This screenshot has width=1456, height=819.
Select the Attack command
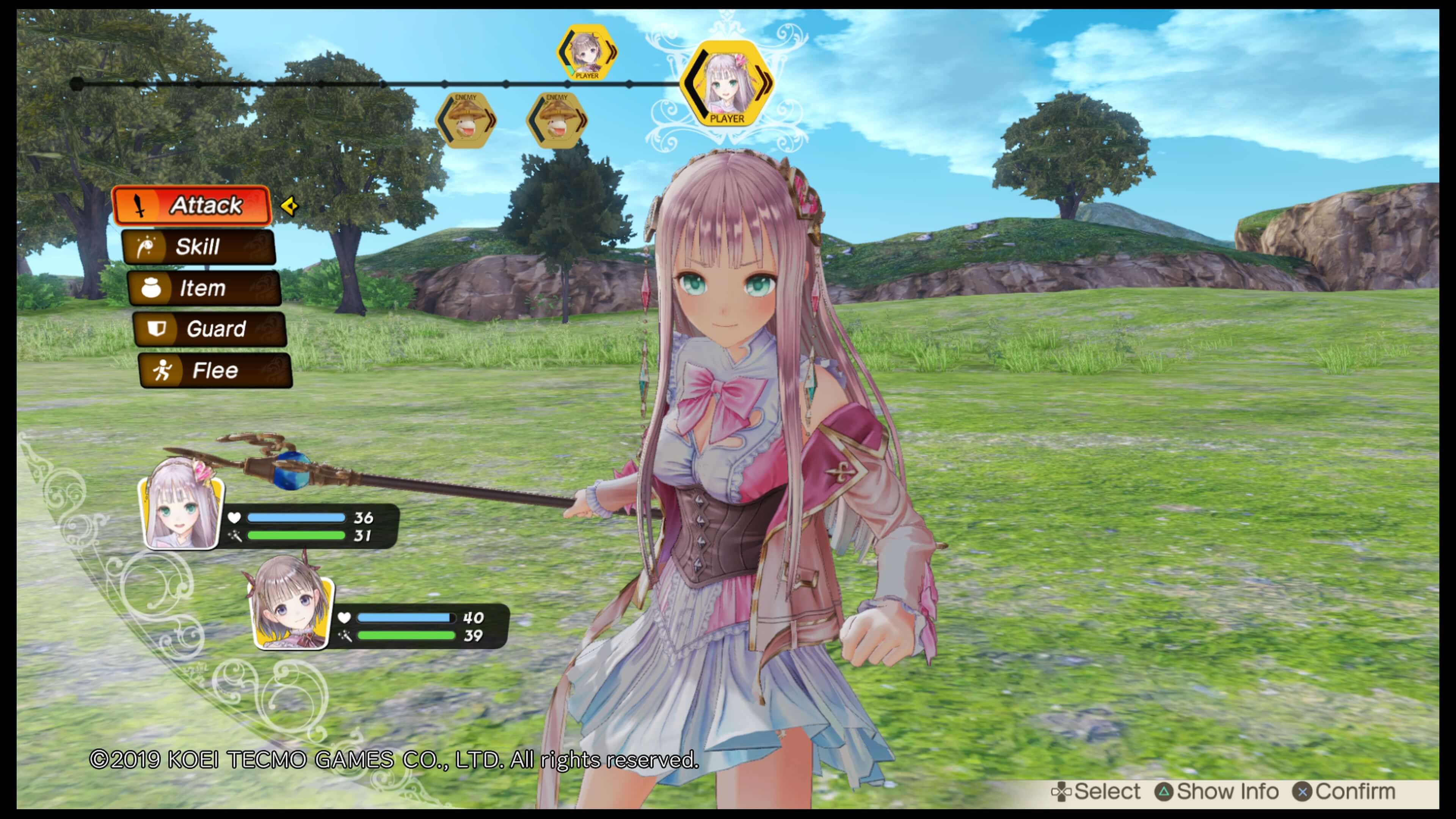pyautogui.click(x=192, y=205)
